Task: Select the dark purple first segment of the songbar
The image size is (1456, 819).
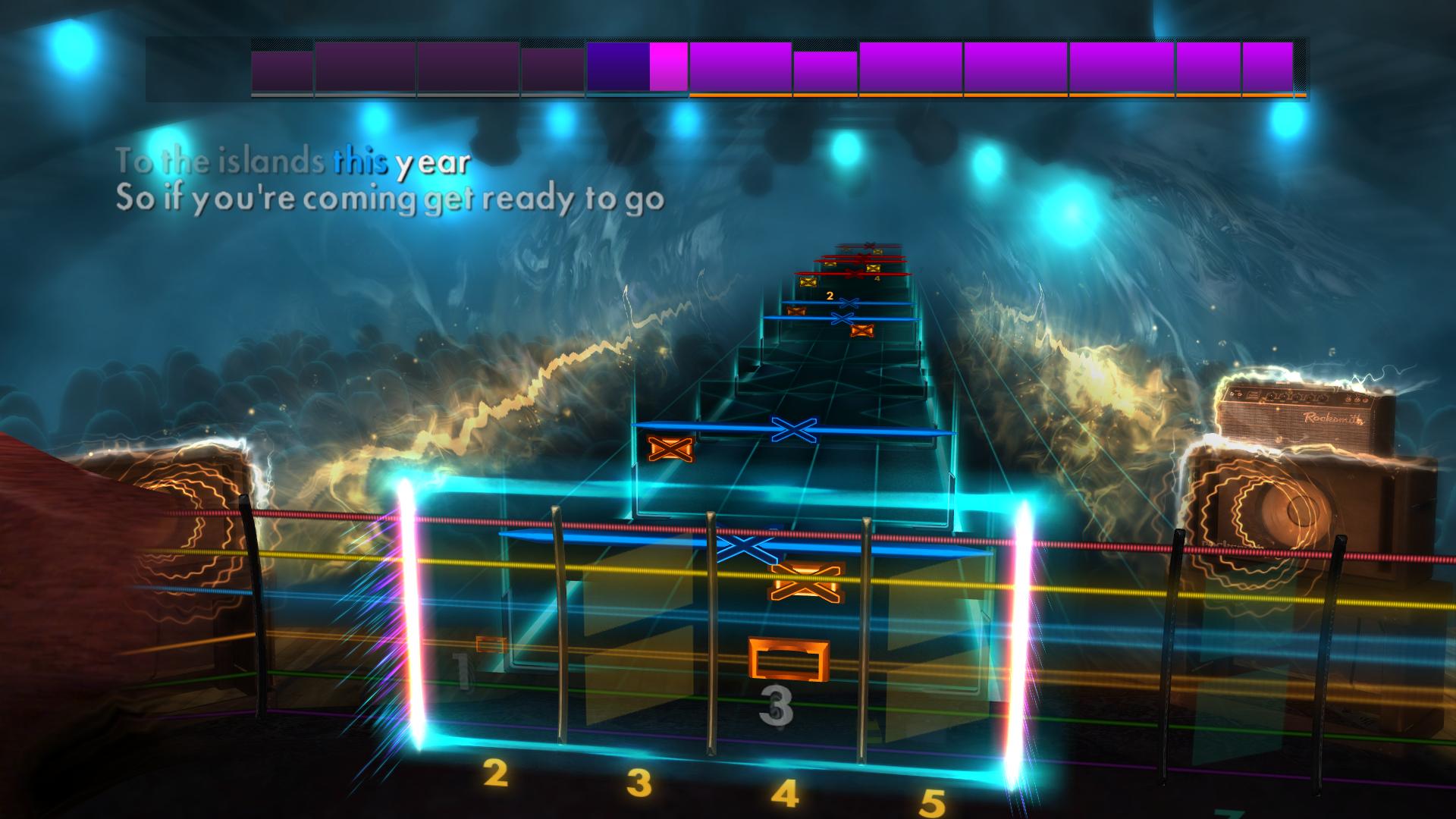Action: (281, 72)
